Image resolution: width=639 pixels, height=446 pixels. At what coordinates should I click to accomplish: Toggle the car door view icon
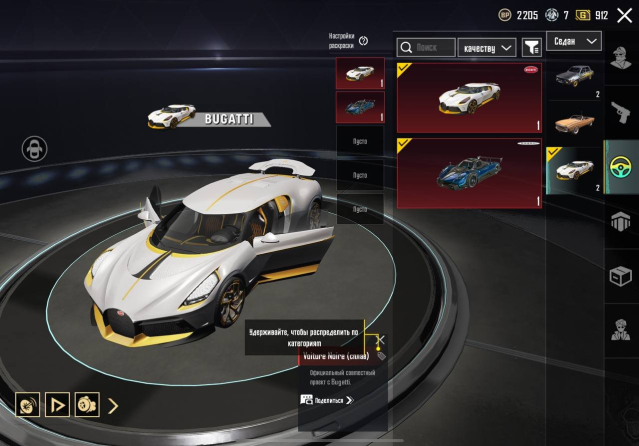click(x=35, y=149)
